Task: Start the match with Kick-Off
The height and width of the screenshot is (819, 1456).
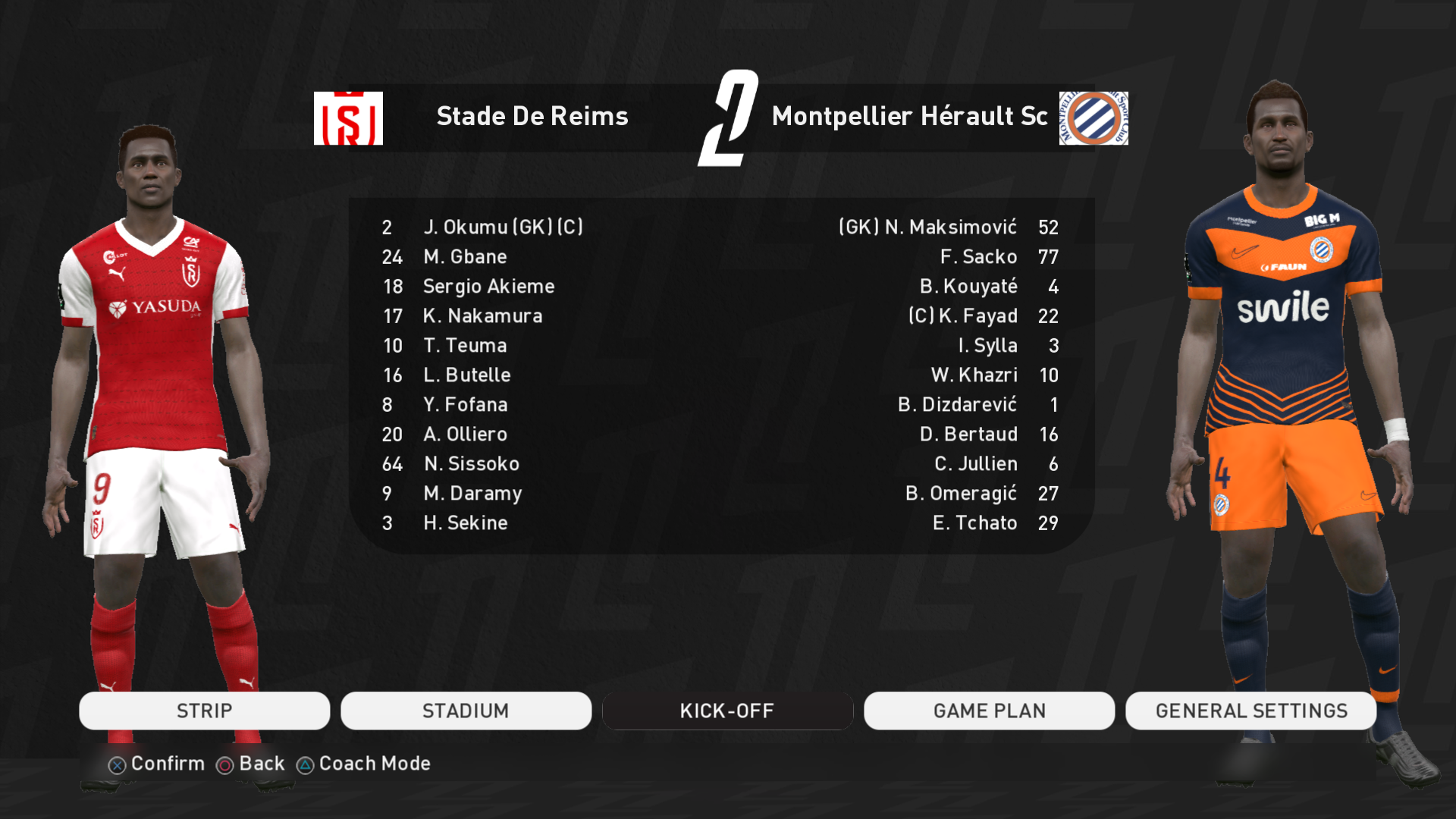Action: pyautogui.click(x=727, y=711)
